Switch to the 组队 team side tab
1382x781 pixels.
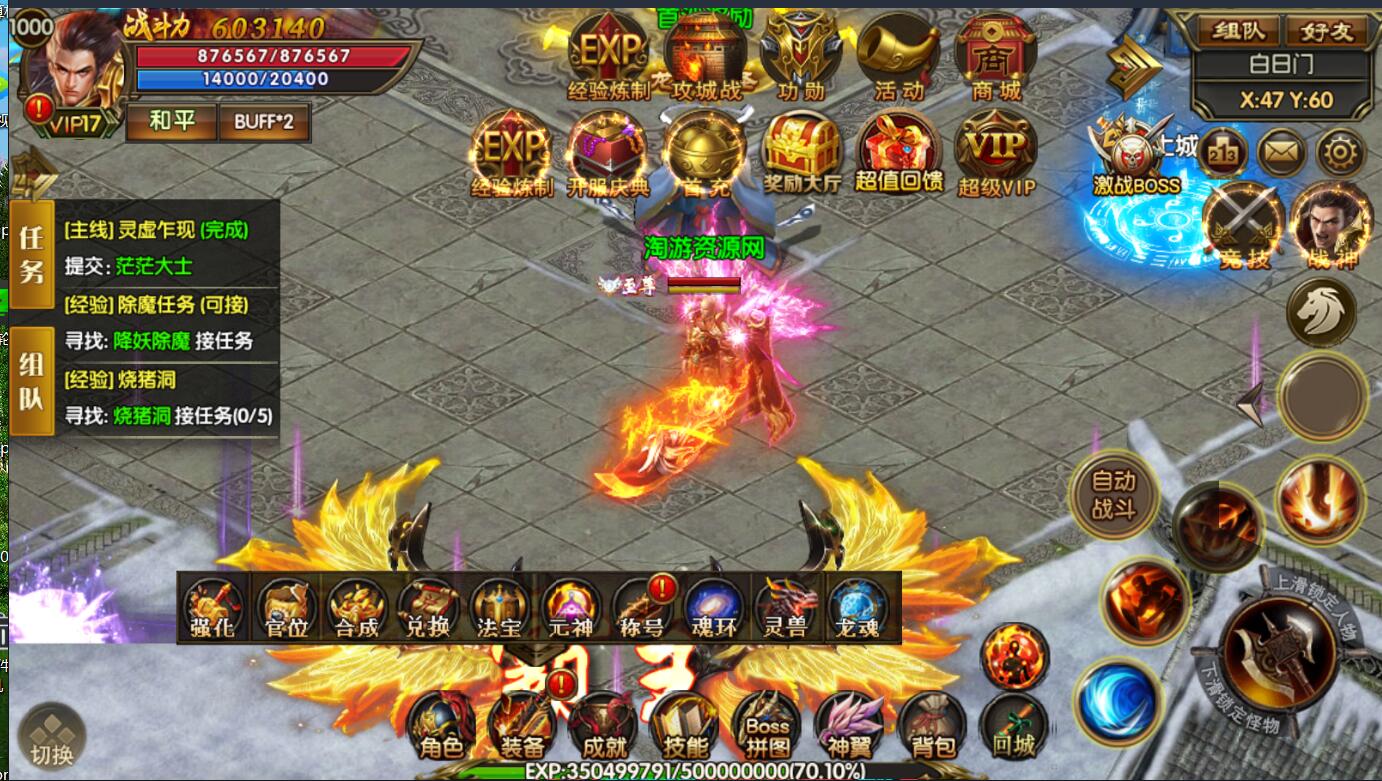(x=32, y=382)
